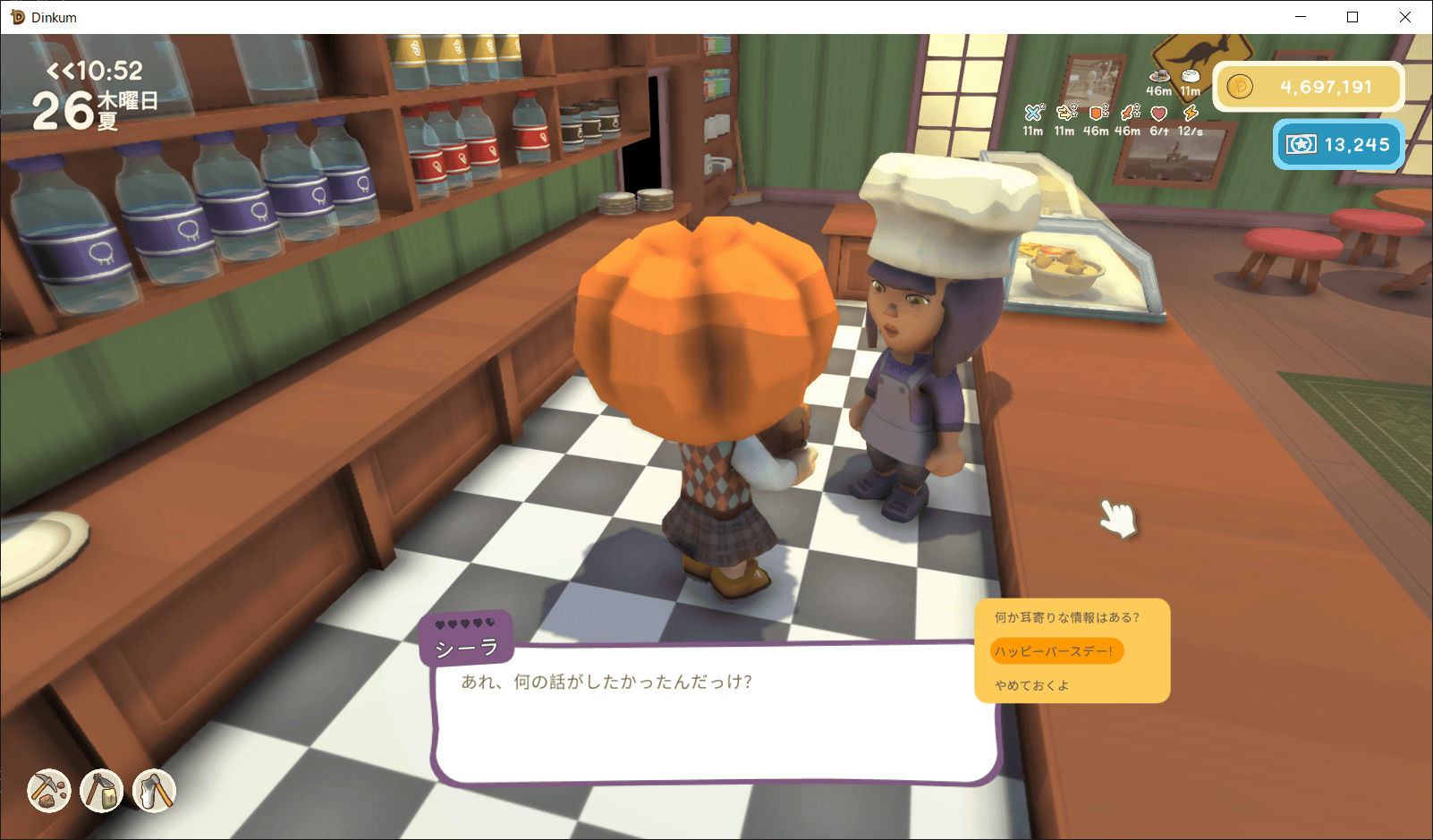
Task: Select the orange sword buff icon
Action: coord(1130,113)
